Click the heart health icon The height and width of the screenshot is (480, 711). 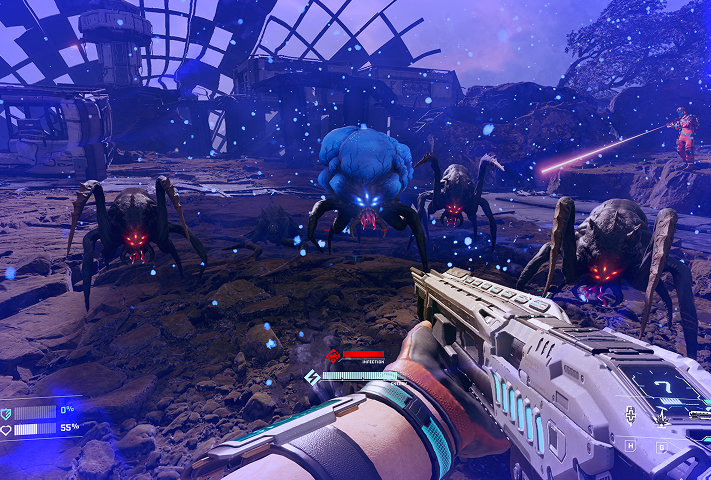tap(6, 429)
